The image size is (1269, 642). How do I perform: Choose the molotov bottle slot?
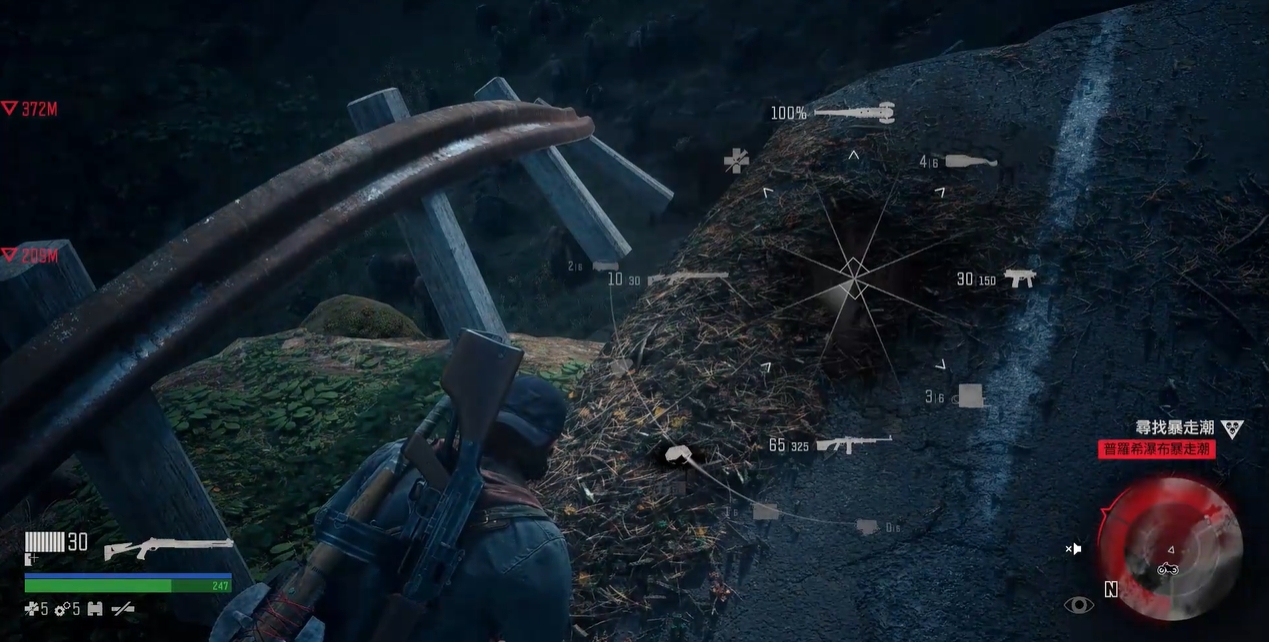pyautogui.click(x=970, y=161)
